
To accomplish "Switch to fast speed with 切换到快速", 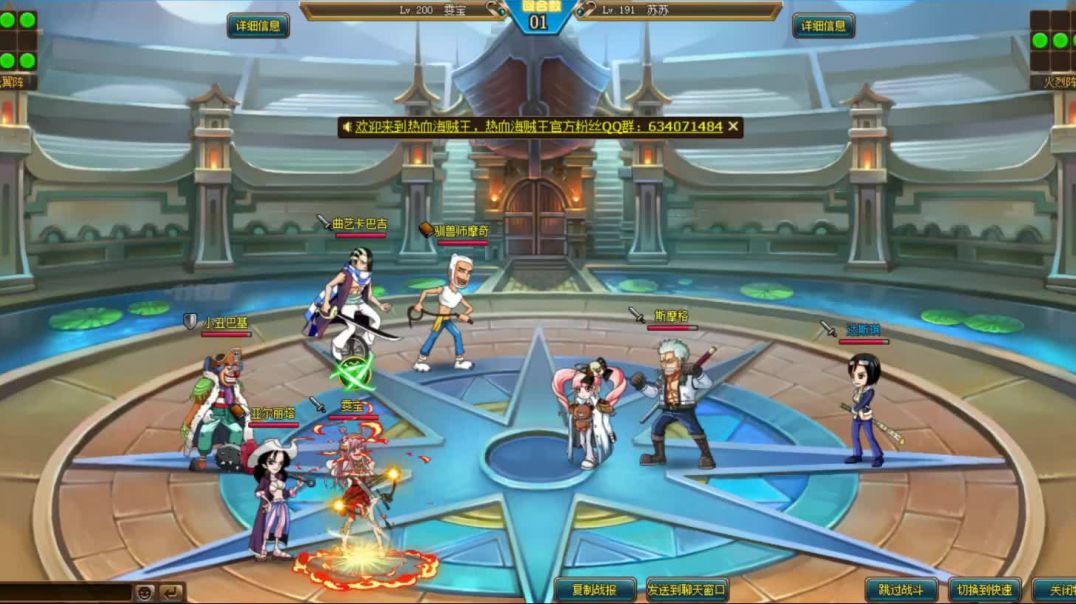I will tap(984, 590).
